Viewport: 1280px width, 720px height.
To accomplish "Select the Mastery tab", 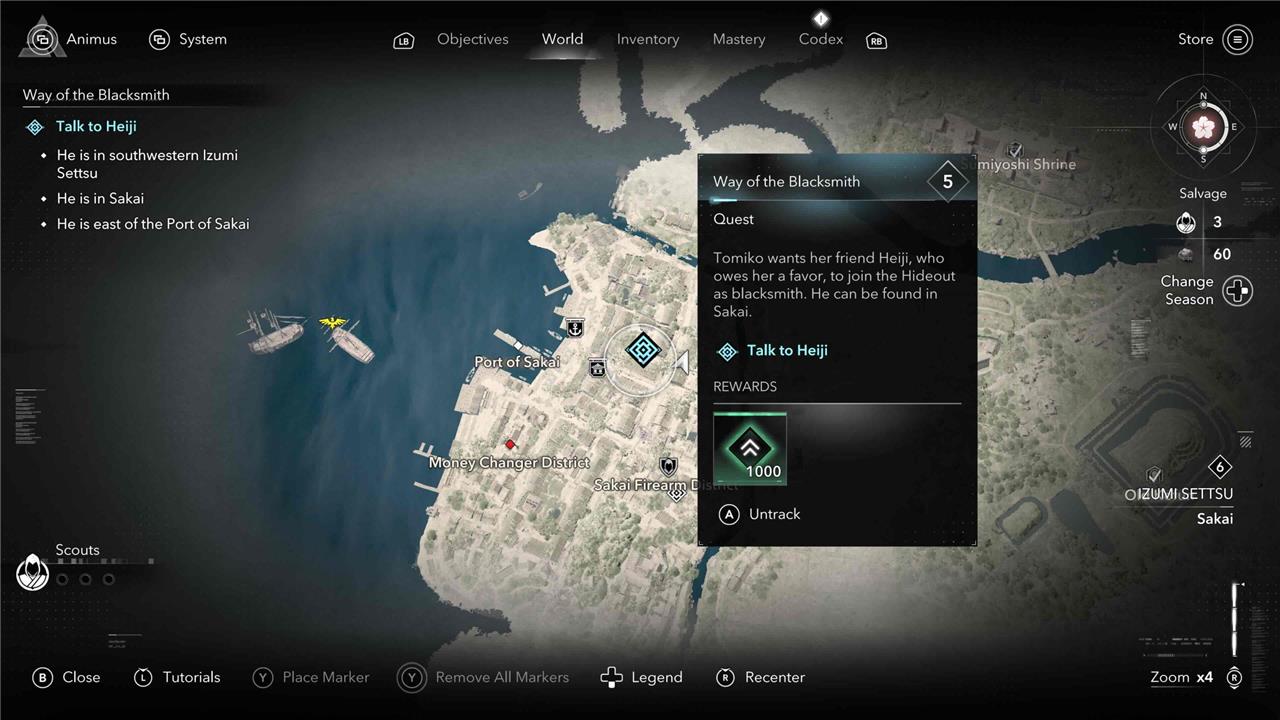I will coord(738,39).
